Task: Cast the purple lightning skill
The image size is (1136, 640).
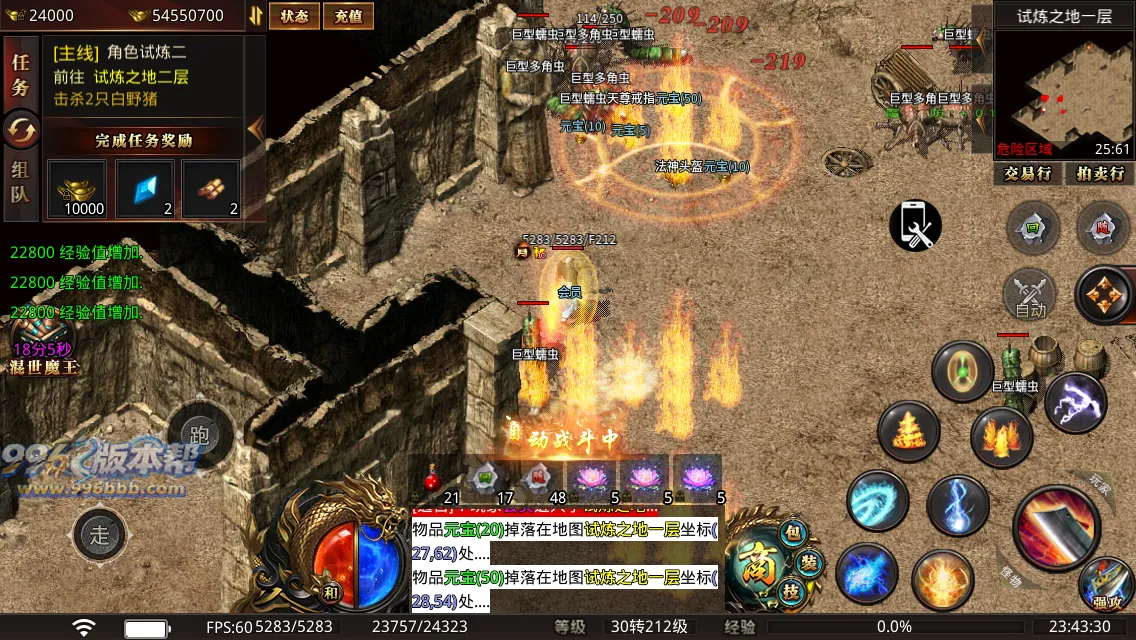Action: tap(1075, 402)
